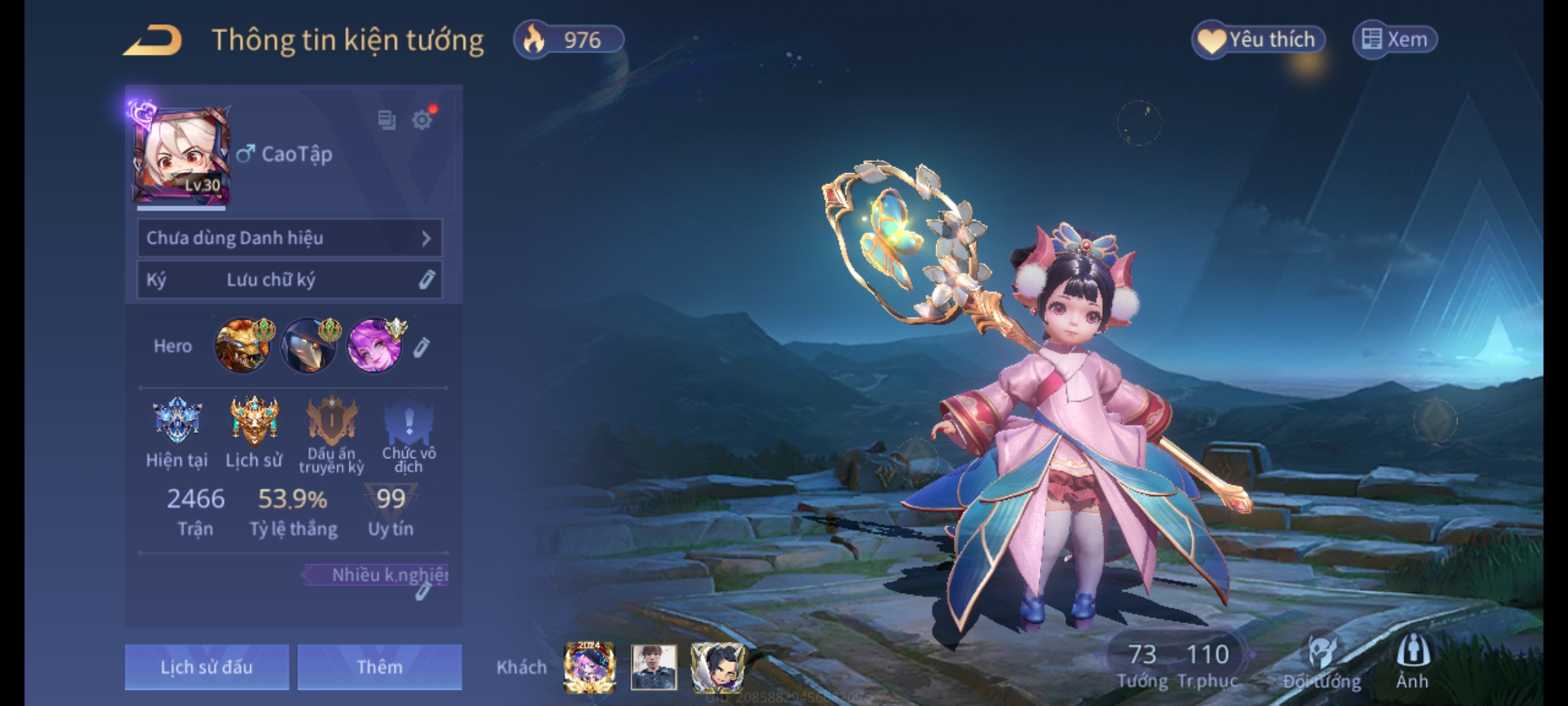The height and width of the screenshot is (706, 1568).
Task: Open the Lịch sử đấu match history
Action: [x=206, y=667]
